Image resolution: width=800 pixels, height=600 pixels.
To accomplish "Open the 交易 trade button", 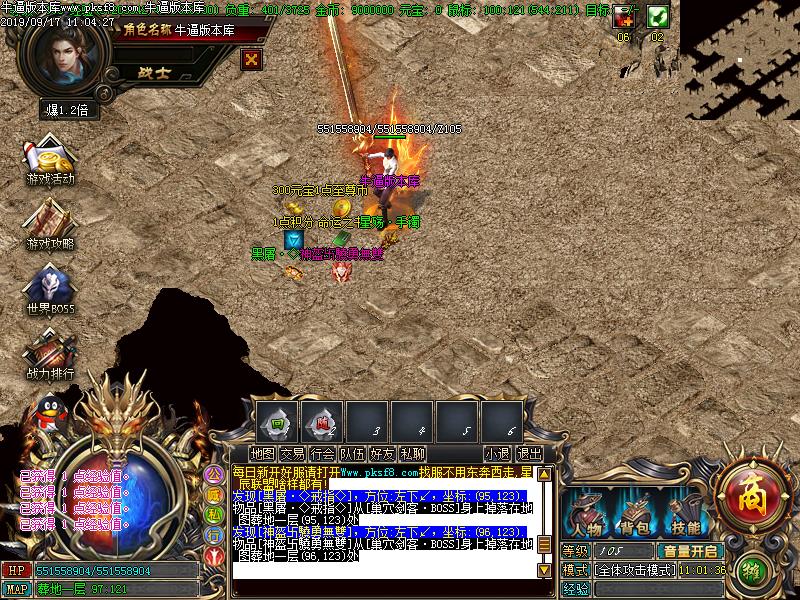I will pyautogui.click(x=292, y=453).
